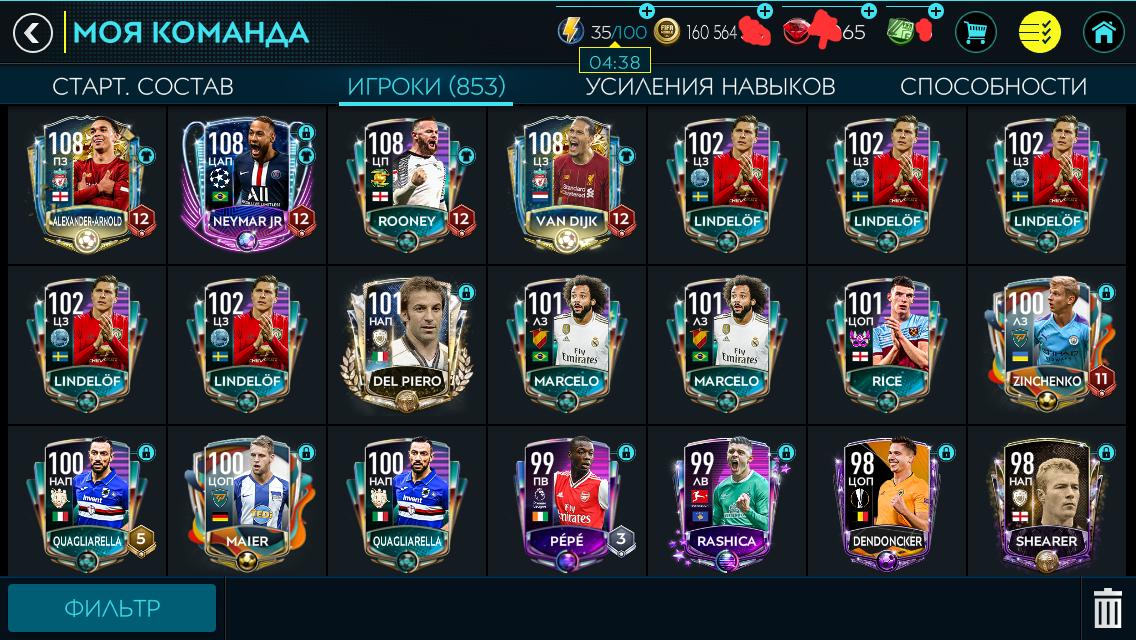Switch to the Старт. Состав tab
The width and height of the screenshot is (1136, 640).
tap(142, 86)
